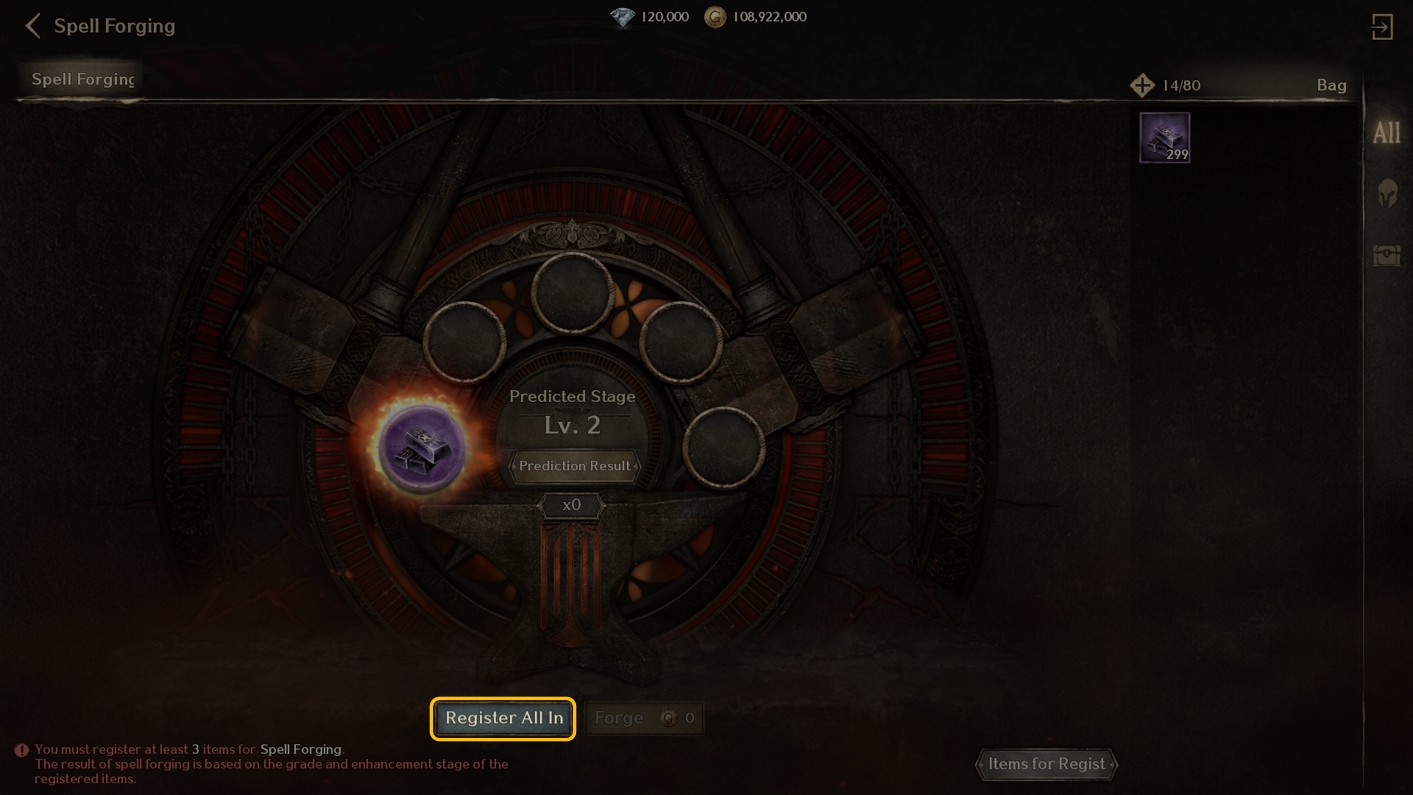Select the Spell Forging tab
The width and height of the screenshot is (1413, 795).
click(82, 79)
